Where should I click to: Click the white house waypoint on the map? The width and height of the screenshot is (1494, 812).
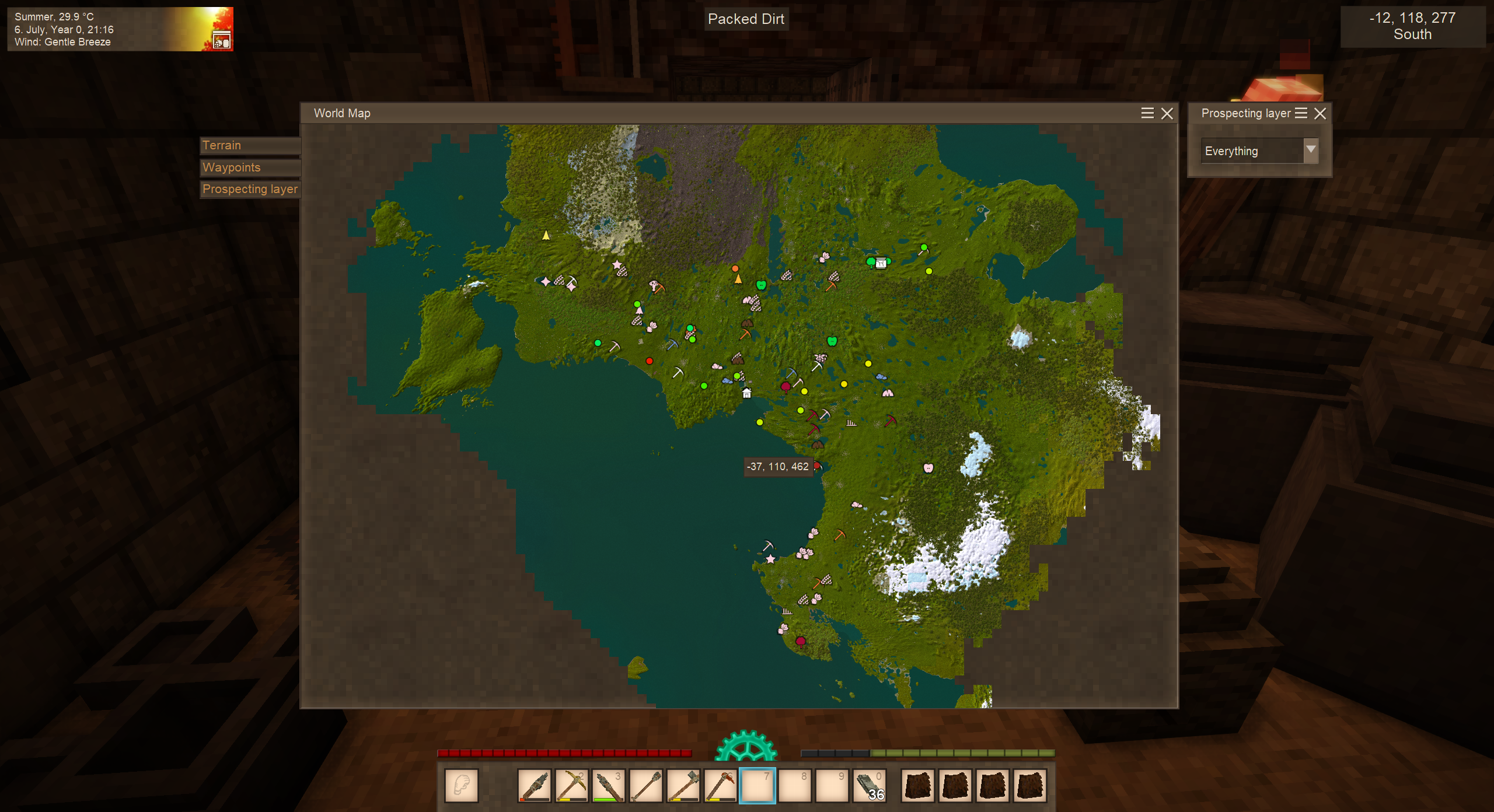pos(746,393)
